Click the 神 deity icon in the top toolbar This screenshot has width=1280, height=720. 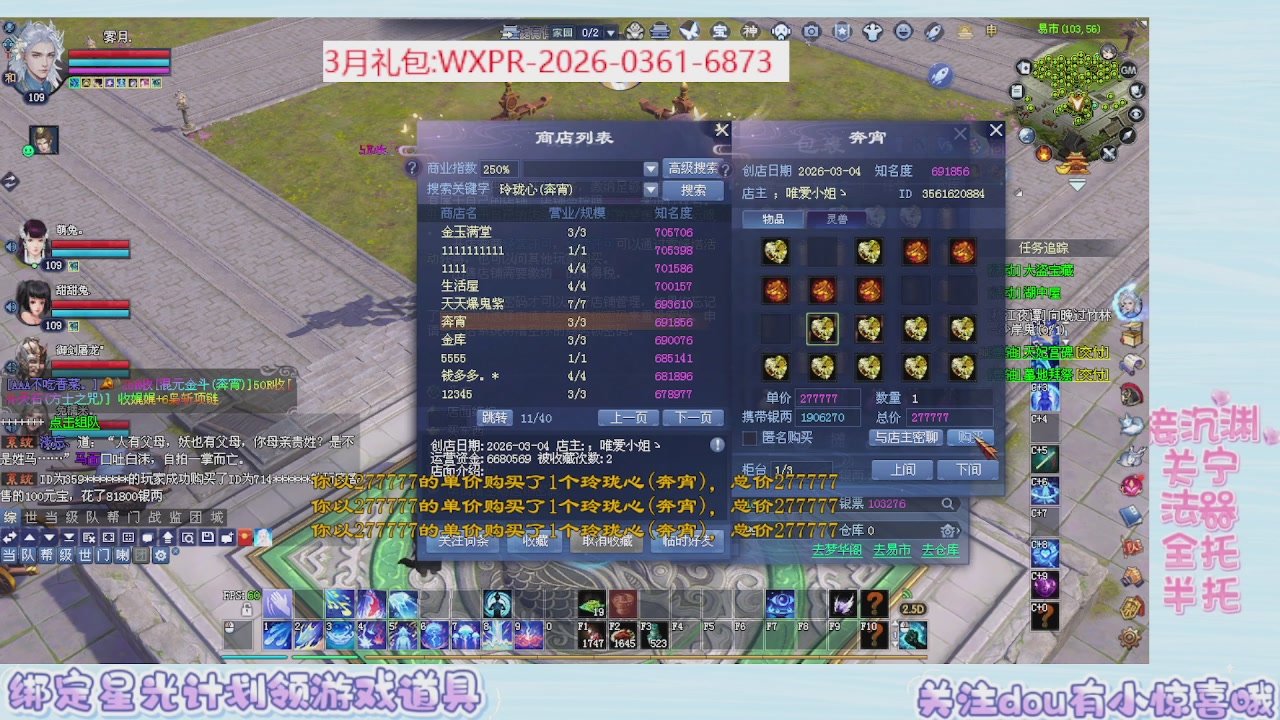click(x=749, y=31)
